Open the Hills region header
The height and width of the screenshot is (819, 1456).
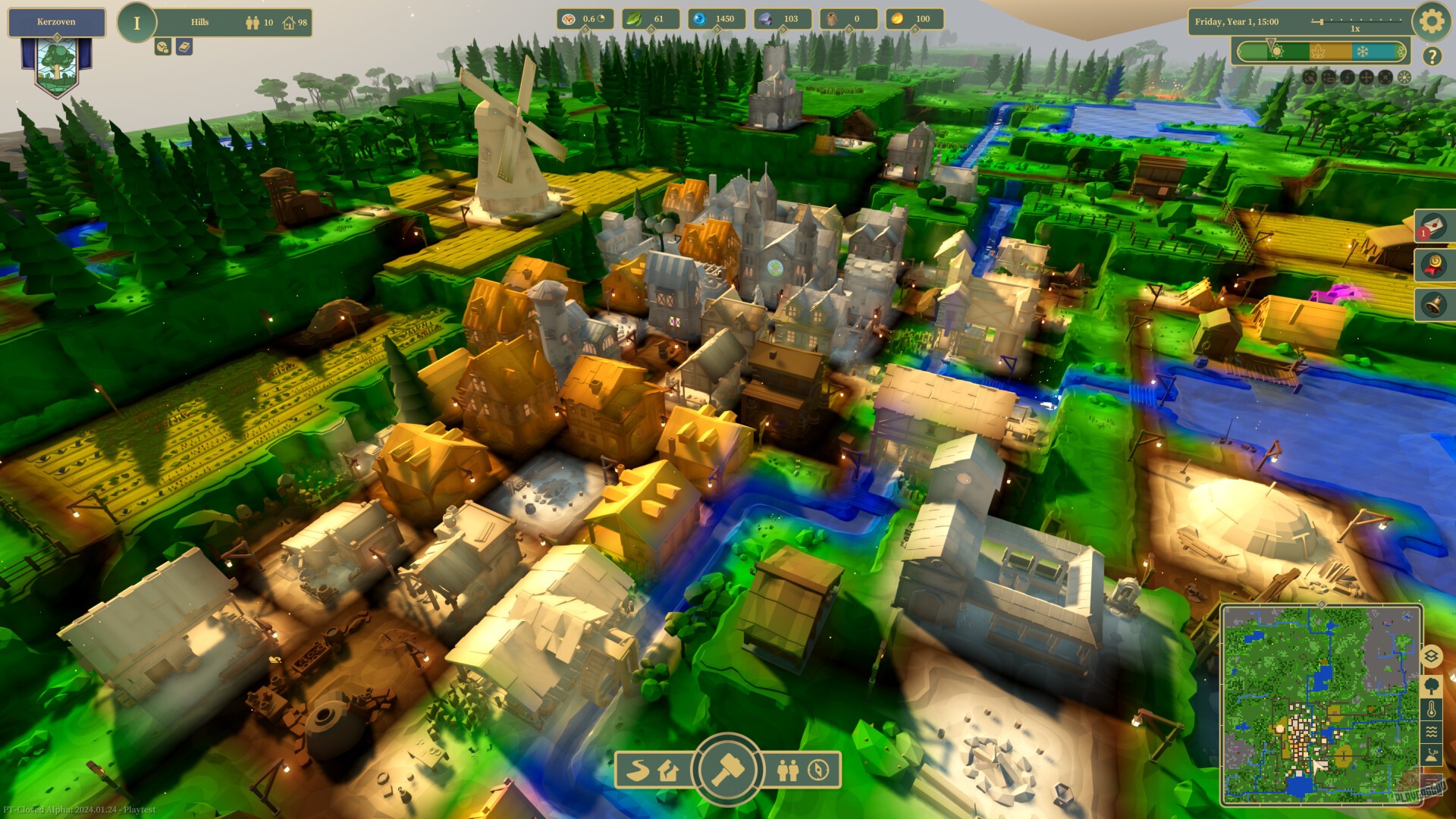pos(199,20)
